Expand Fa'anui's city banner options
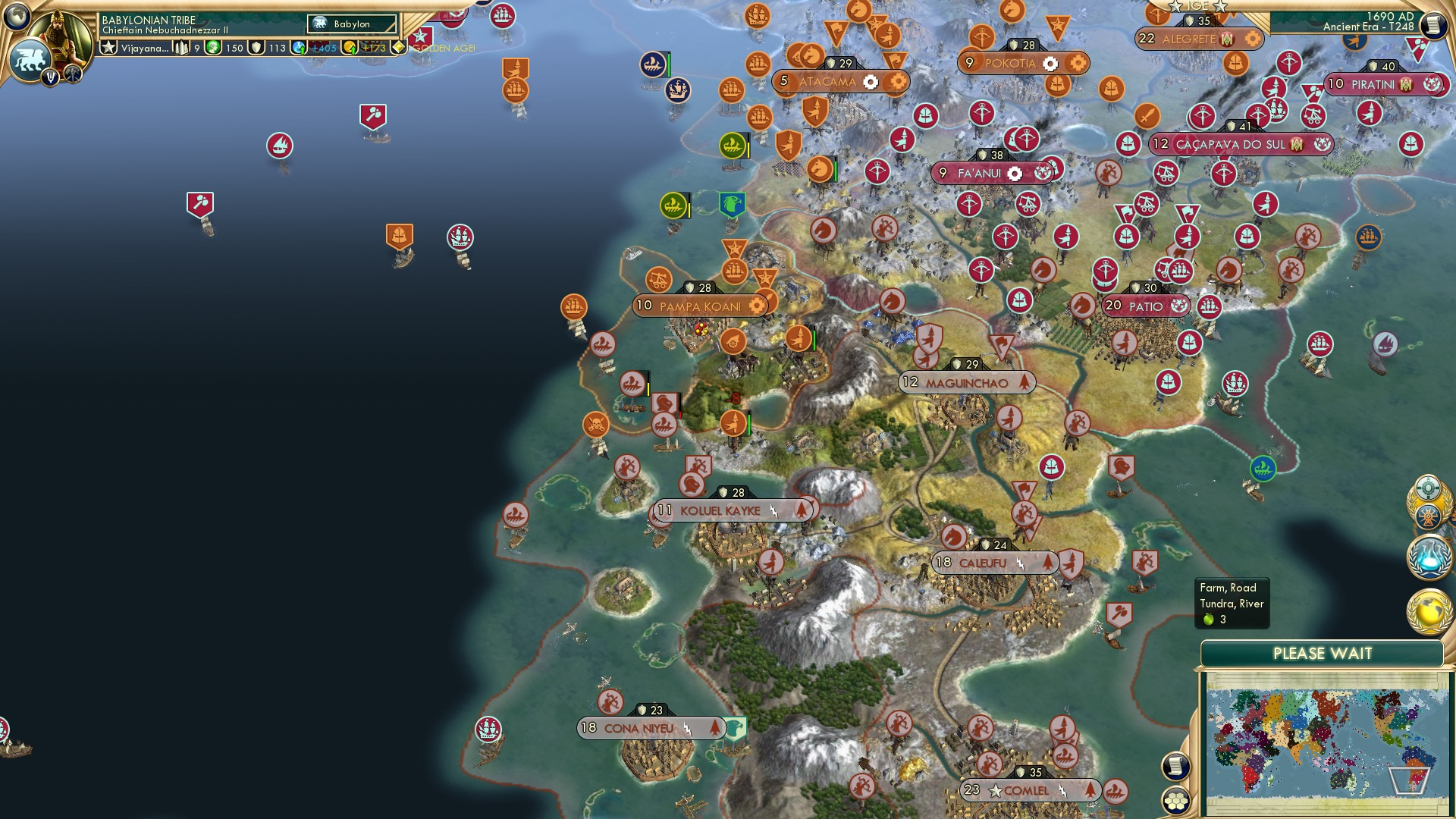This screenshot has height=819, width=1456. [x=1014, y=174]
